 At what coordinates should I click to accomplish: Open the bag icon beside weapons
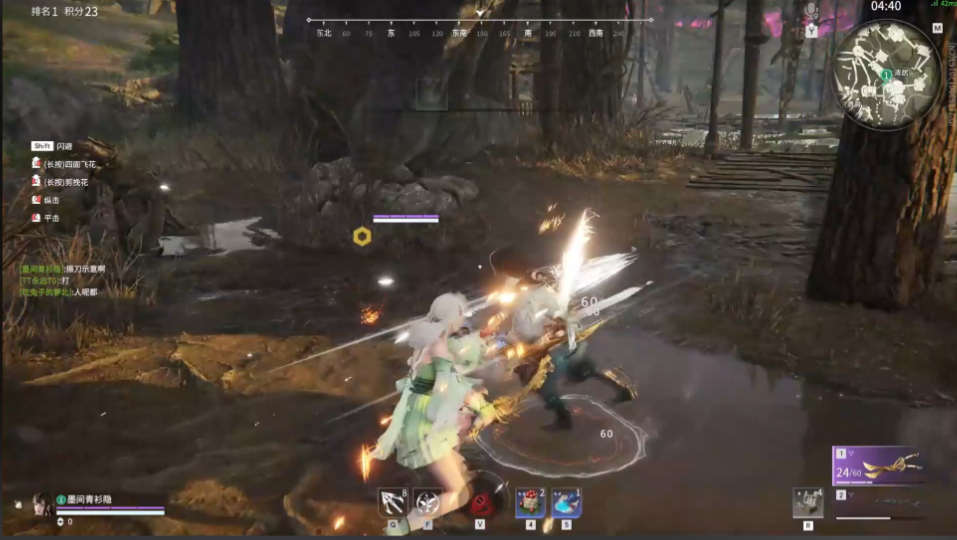pos(807,502)
